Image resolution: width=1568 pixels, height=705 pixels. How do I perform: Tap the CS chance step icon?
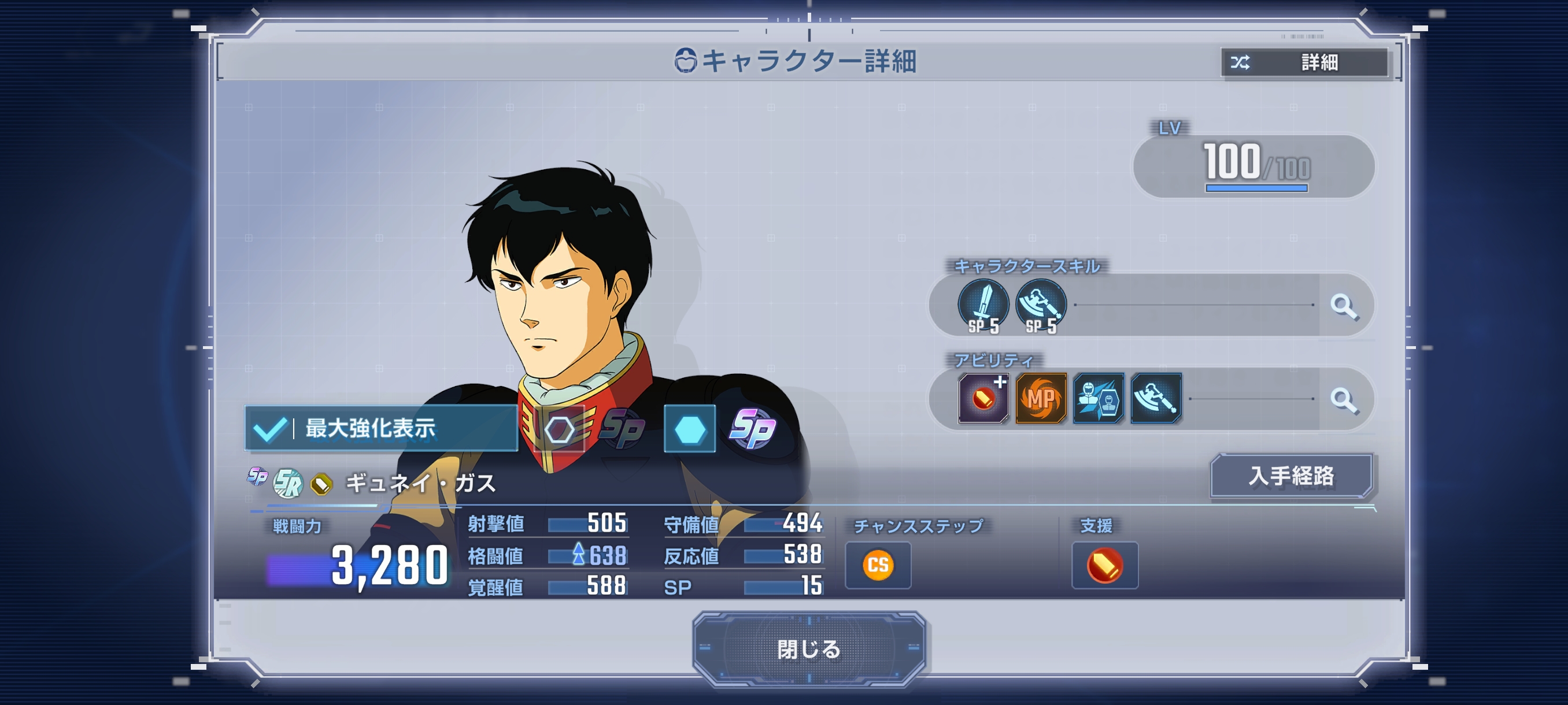coord(878,565)
